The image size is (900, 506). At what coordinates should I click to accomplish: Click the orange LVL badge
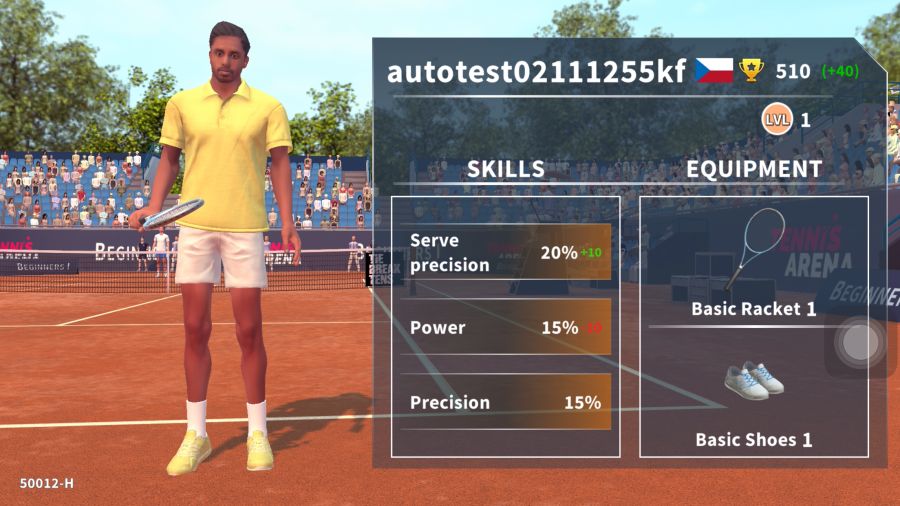coord(776,120)
